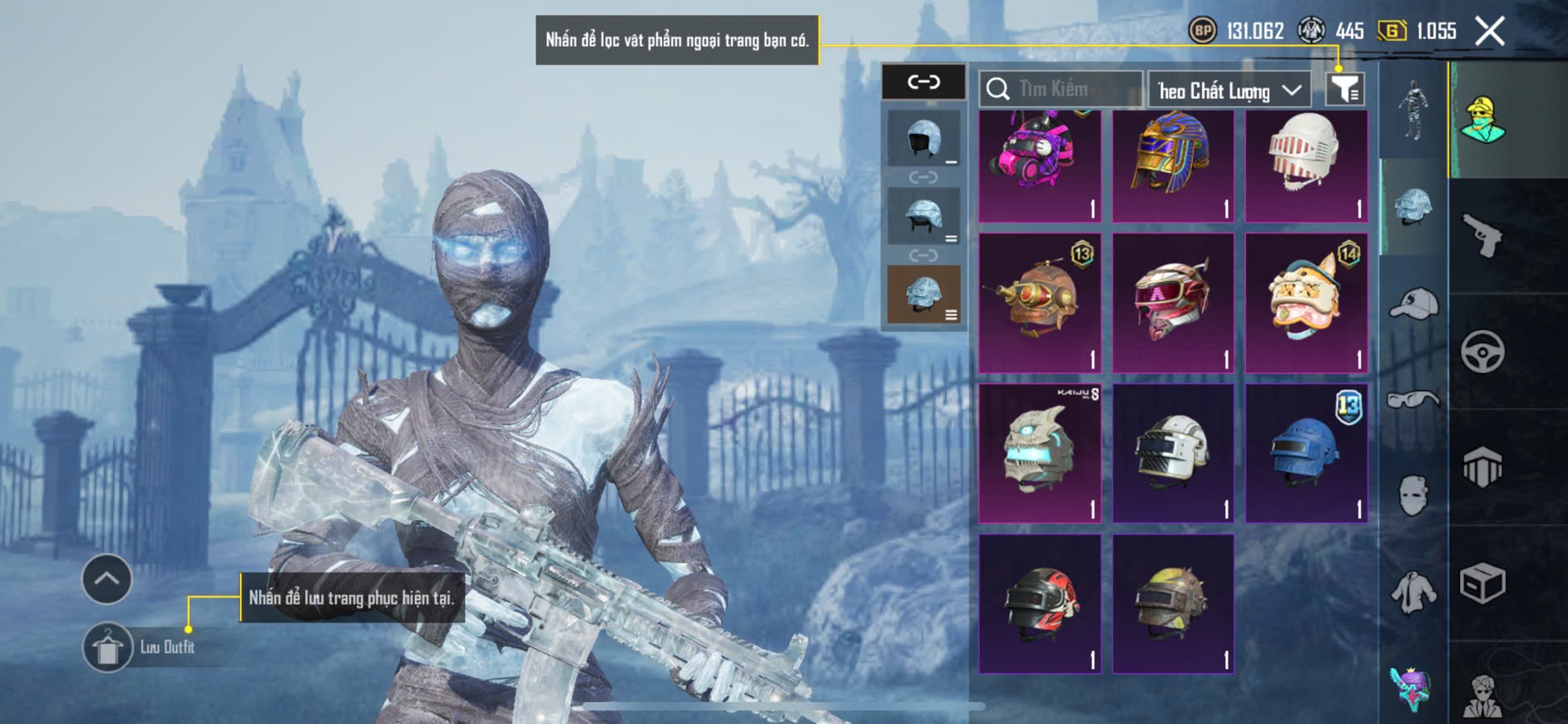Toggle the chain link button above helmet slots
This screenshot has width=1568, height=724.
click(x=923, y=82)
